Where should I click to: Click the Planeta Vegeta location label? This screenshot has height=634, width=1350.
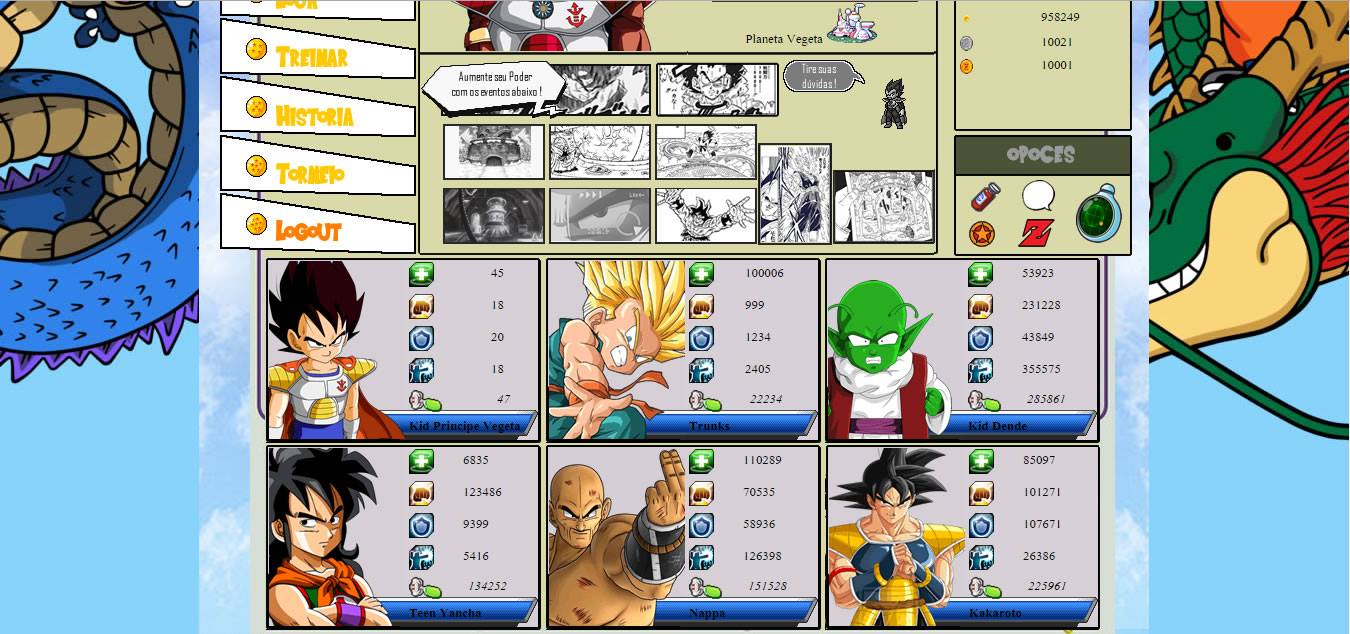pyautogui.click(x=784, y=39)
